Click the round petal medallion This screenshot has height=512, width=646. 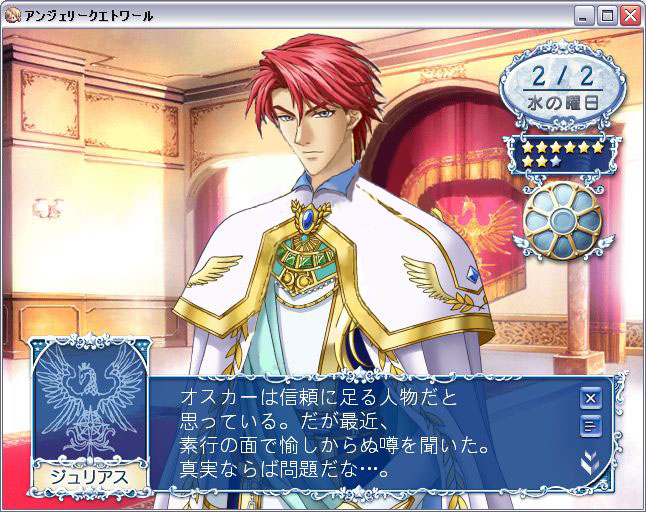point(563,218)
